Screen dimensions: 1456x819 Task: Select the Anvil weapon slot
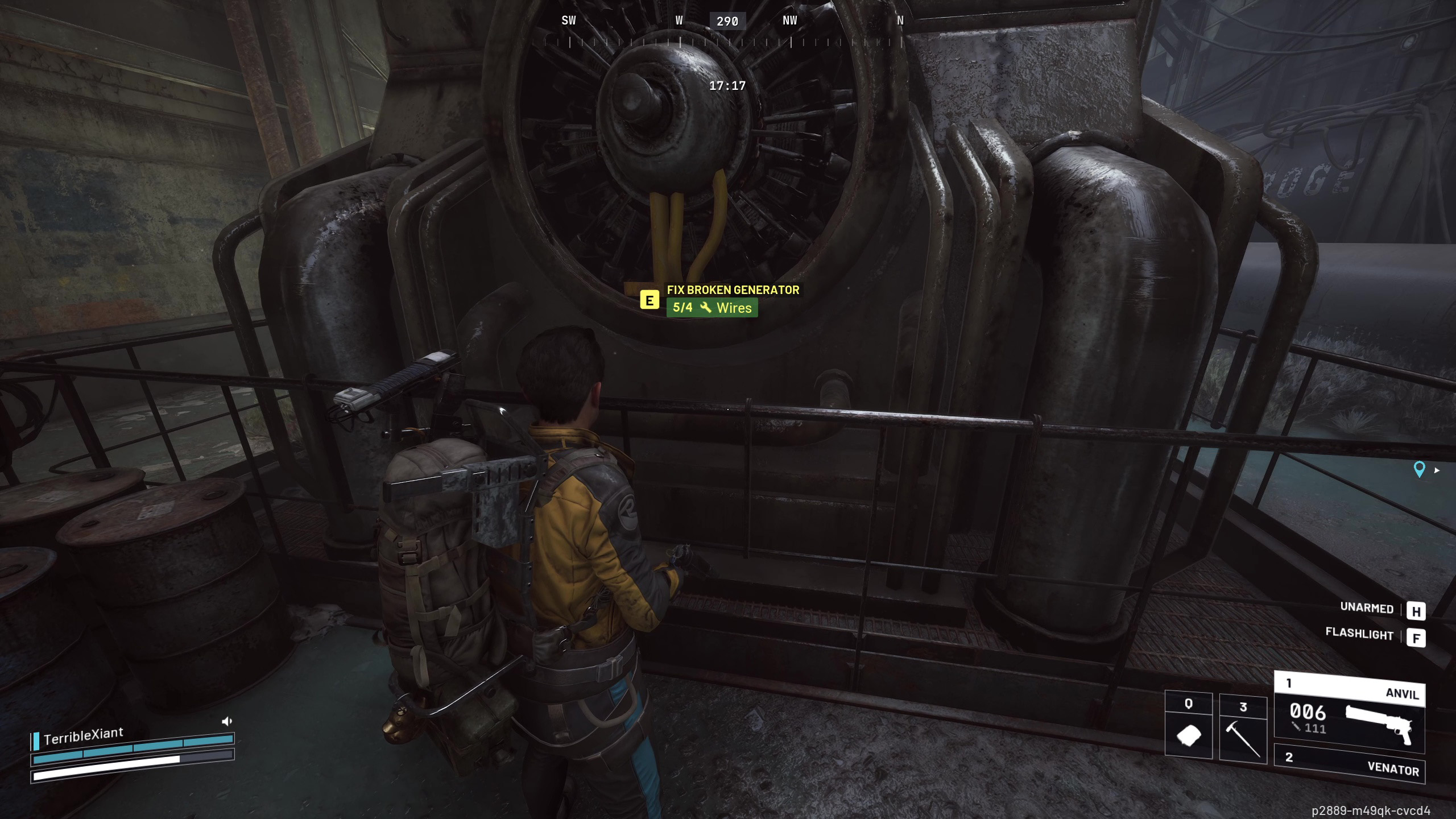[1349, 714]
